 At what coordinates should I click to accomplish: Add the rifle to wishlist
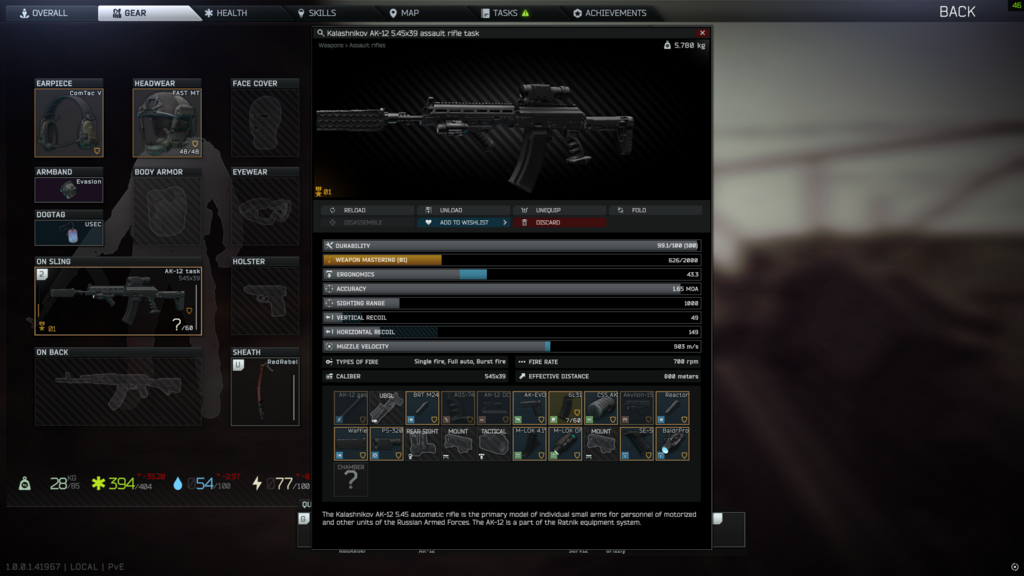pos(463,222)
